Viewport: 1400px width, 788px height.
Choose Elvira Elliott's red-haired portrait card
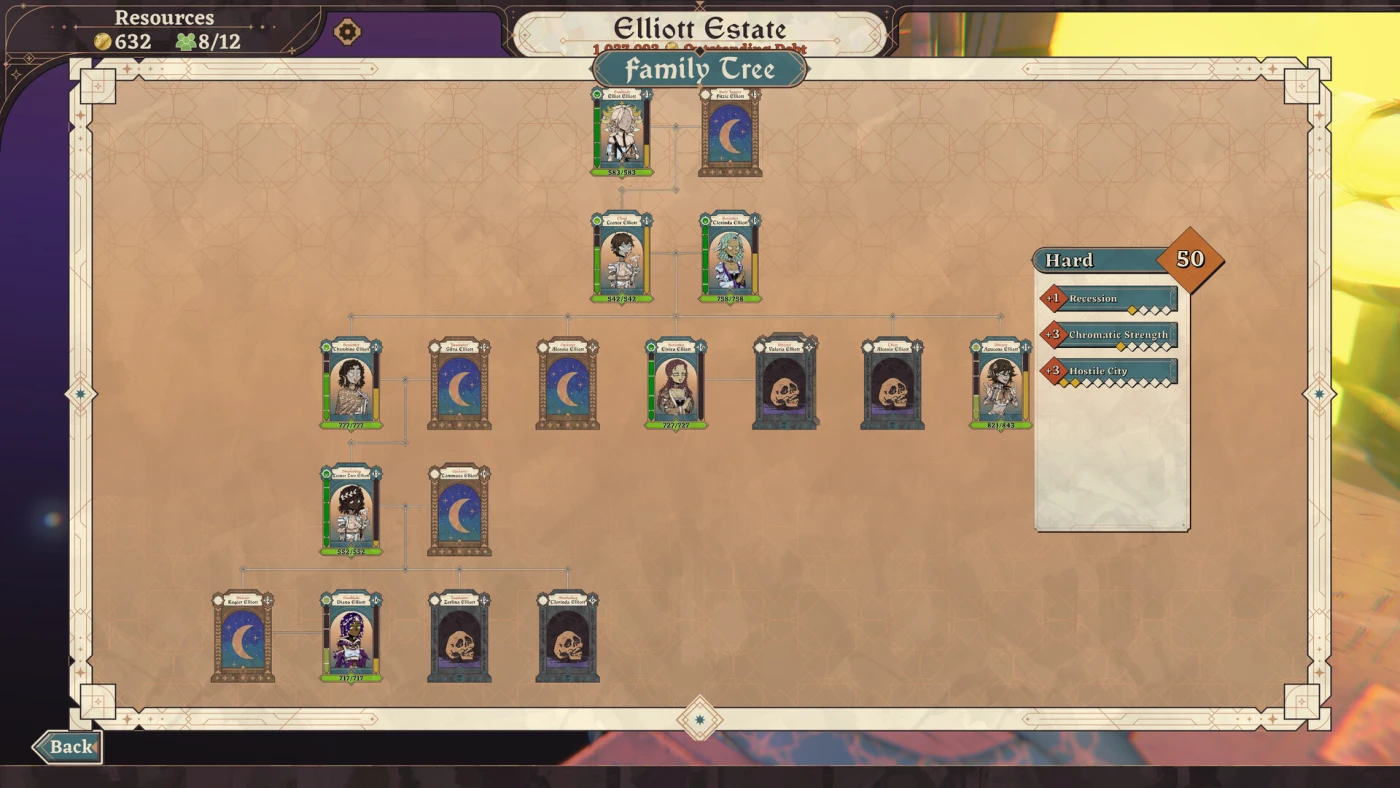[676, 384]
